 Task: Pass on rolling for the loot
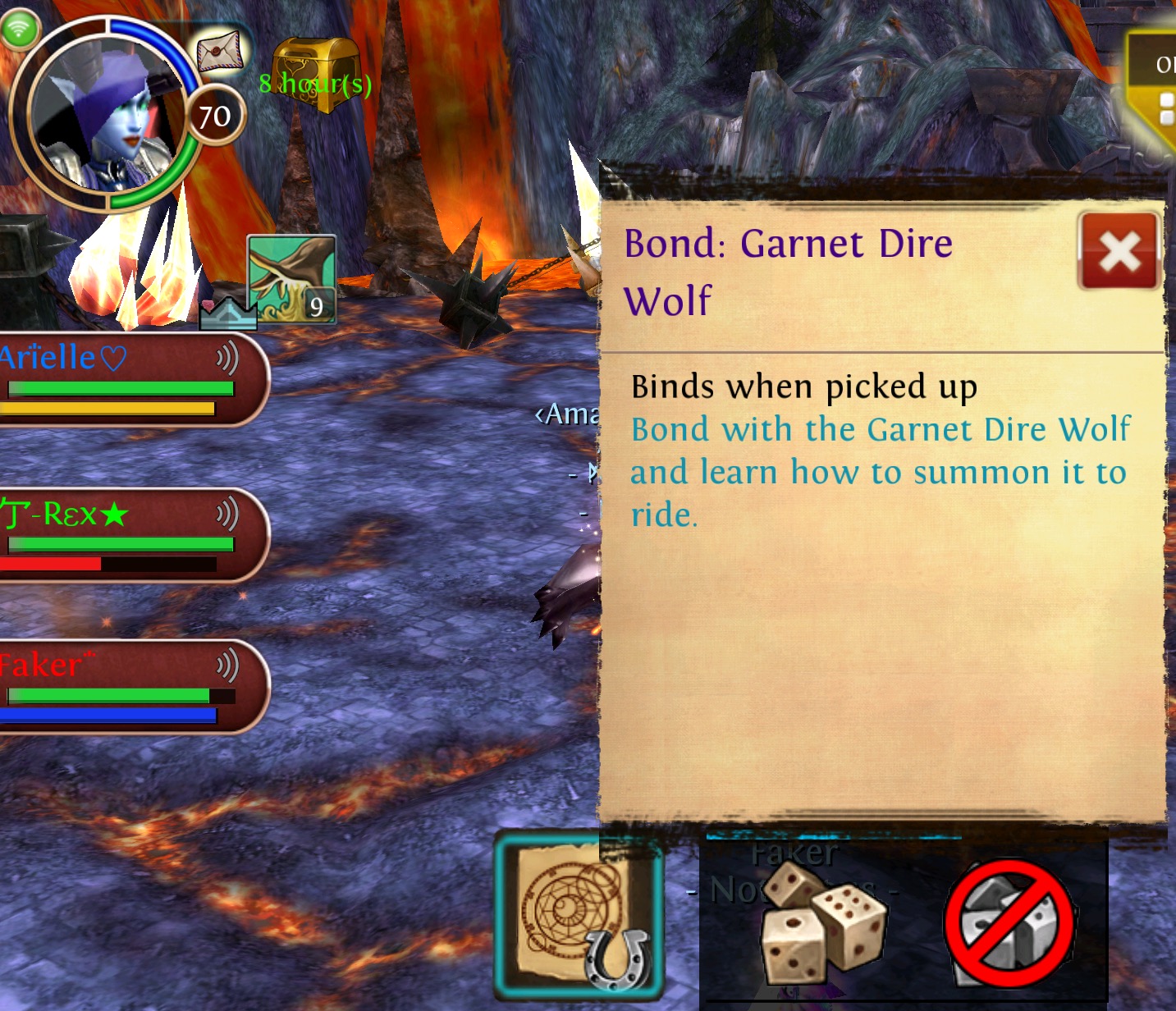coord(1009,924)
